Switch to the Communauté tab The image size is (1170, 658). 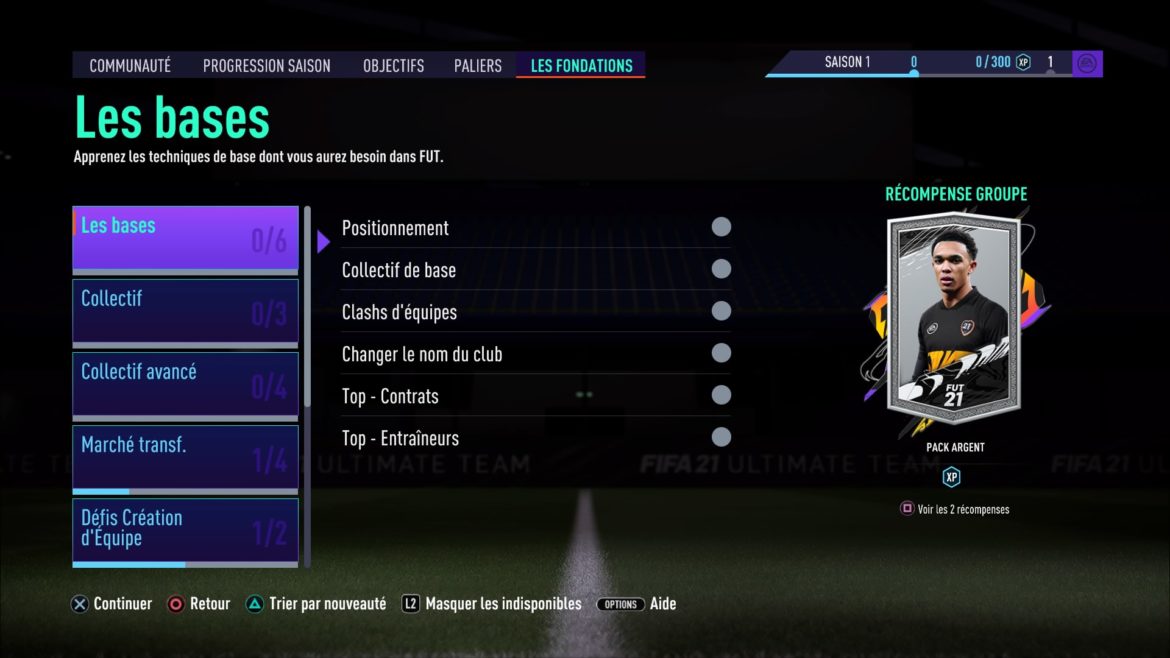point(130,66)
